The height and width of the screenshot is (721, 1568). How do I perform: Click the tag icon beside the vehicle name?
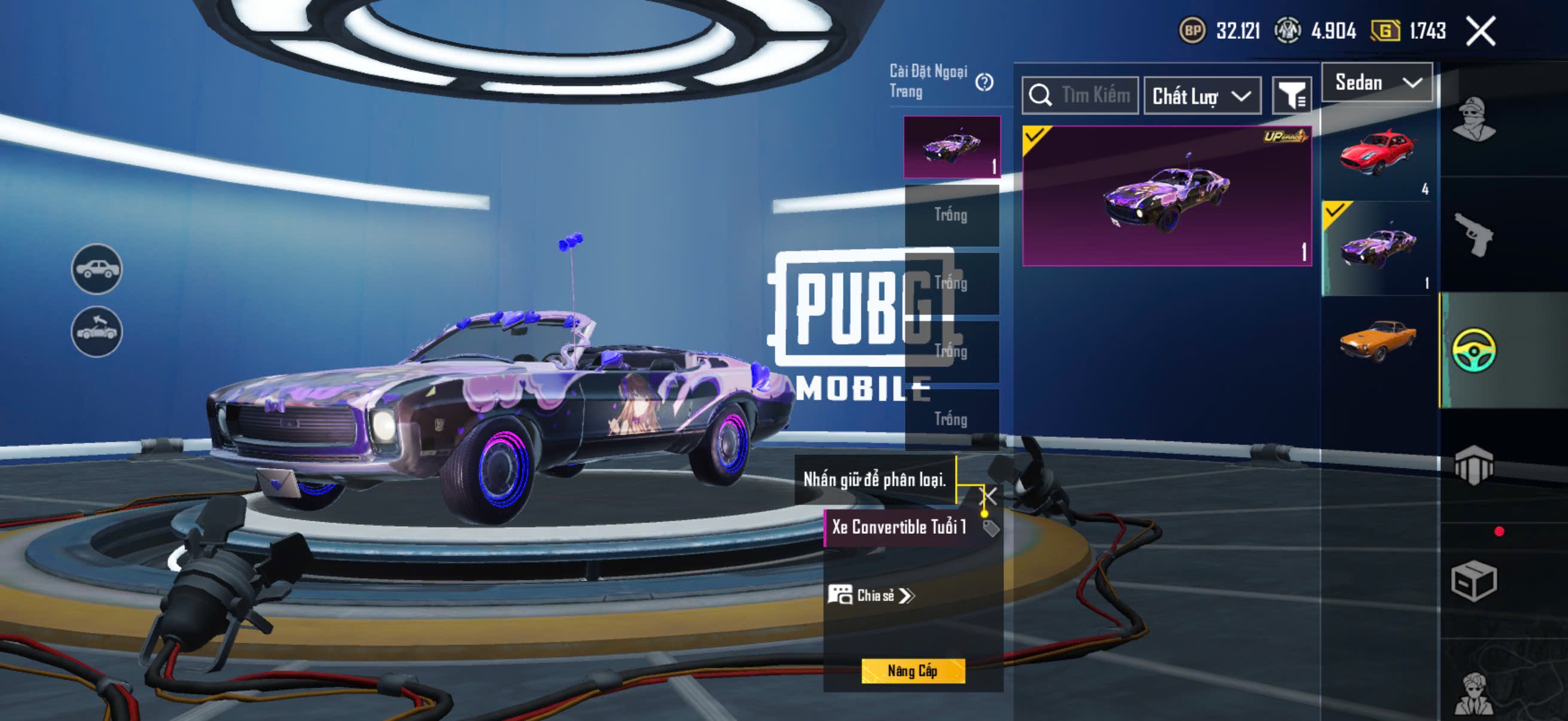click(x=991, y=527)
